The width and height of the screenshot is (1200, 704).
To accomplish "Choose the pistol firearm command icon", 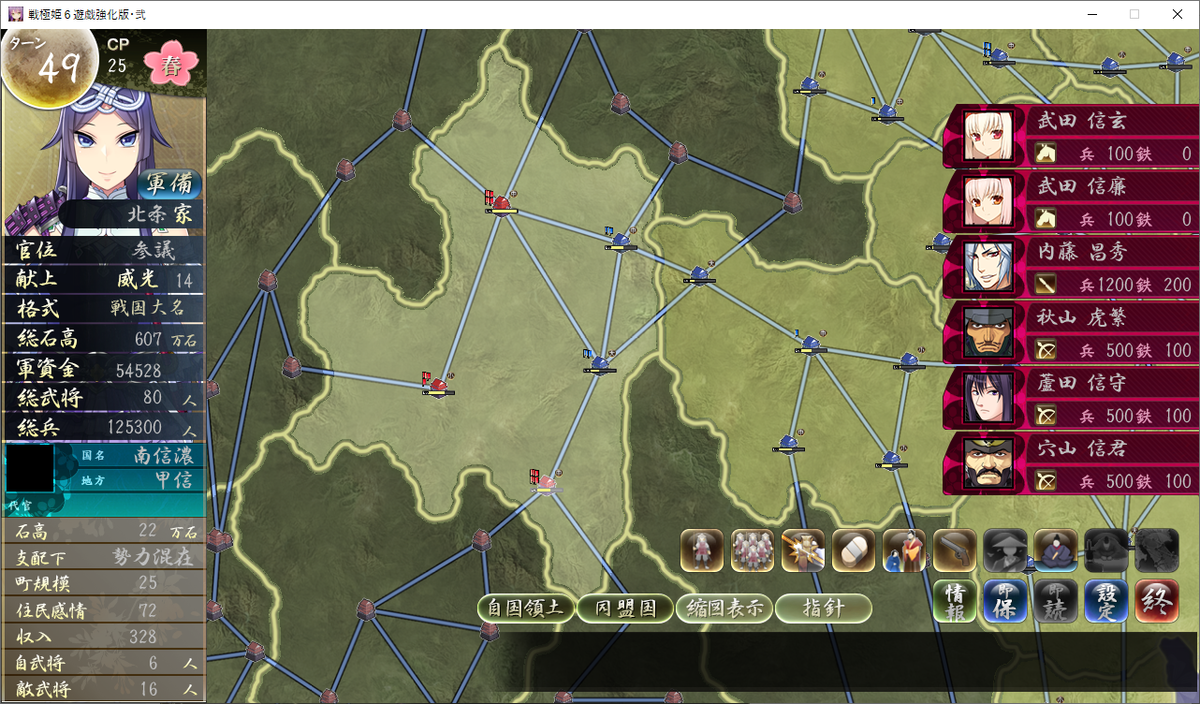I will (954, 550).
